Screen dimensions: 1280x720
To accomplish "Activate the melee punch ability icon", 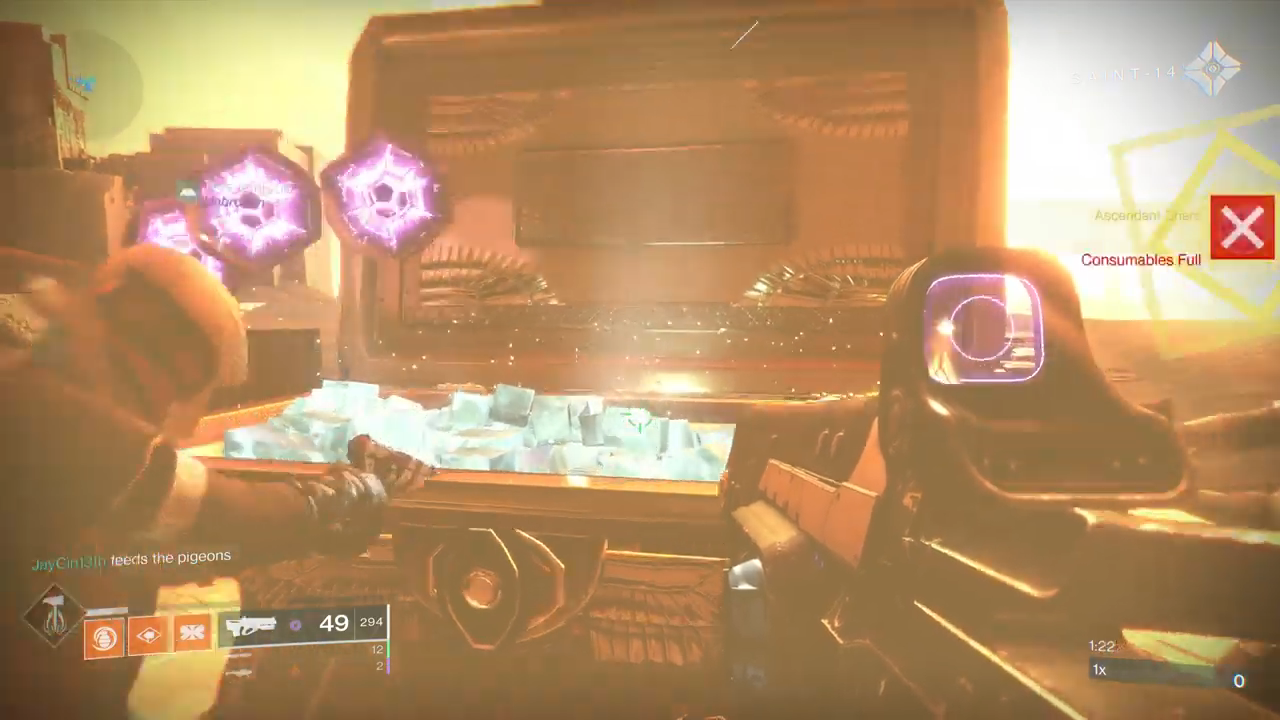I will click(x=148, y=636).
